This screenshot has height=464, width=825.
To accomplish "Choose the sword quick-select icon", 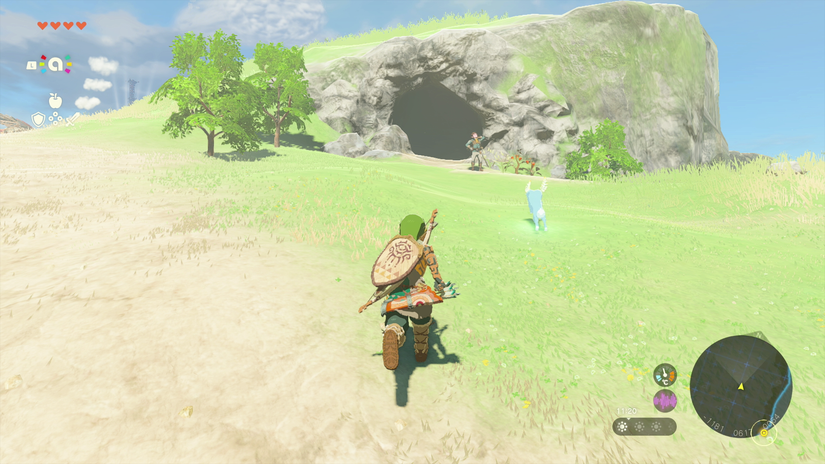I will pos(72,119).
